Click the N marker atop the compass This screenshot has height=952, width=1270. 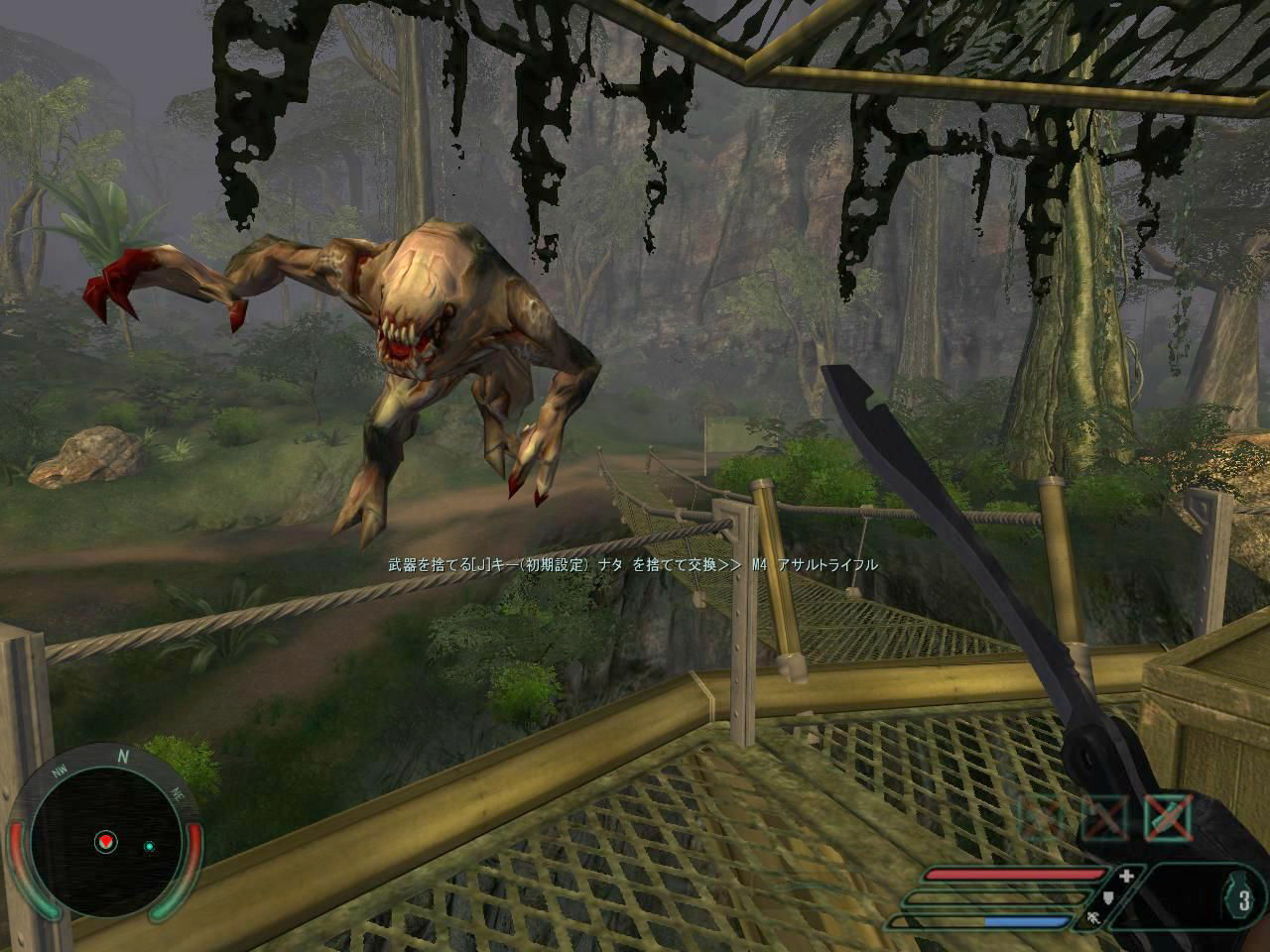point(123,757)
